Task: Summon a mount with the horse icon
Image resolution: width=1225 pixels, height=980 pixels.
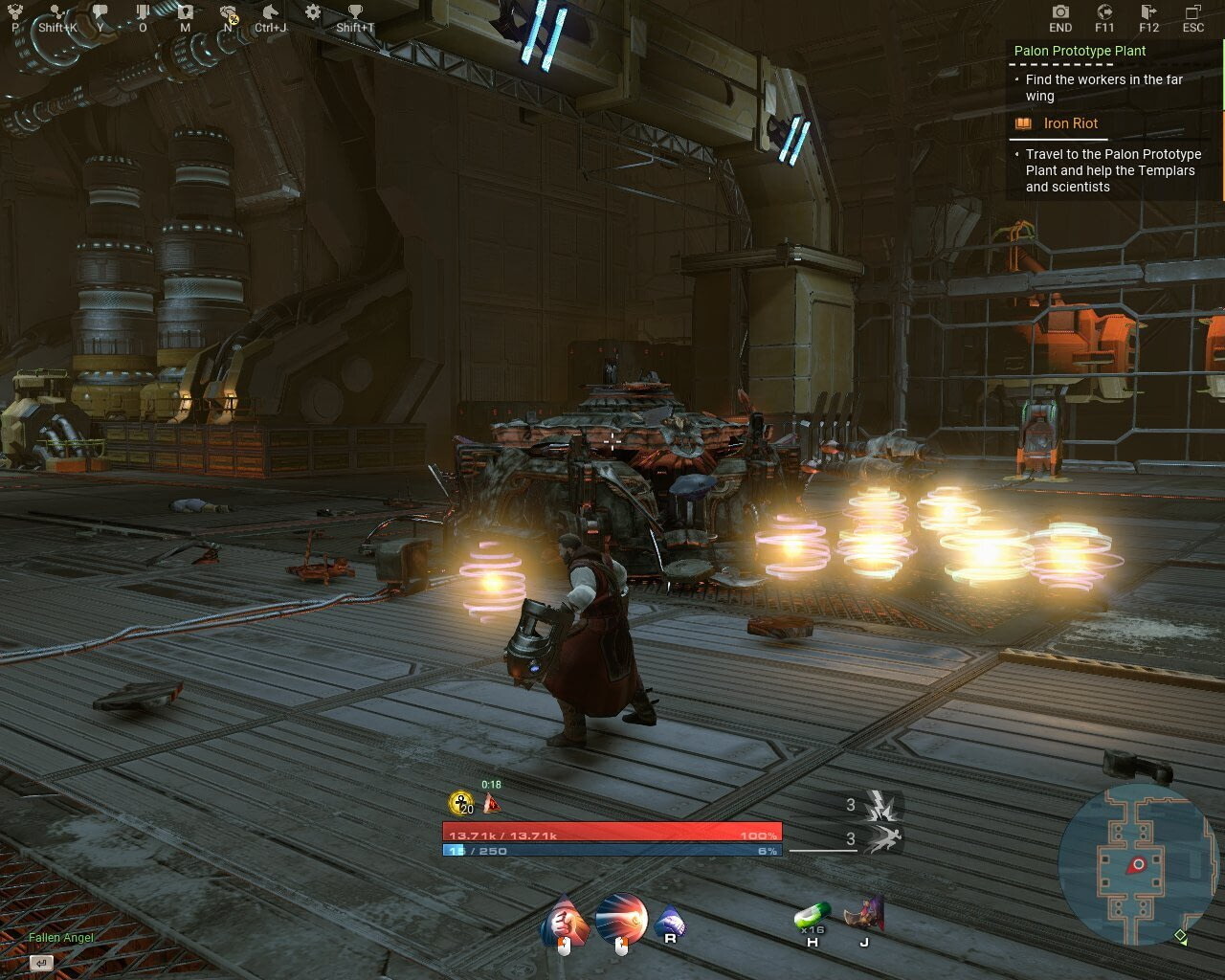Action: 271,11
